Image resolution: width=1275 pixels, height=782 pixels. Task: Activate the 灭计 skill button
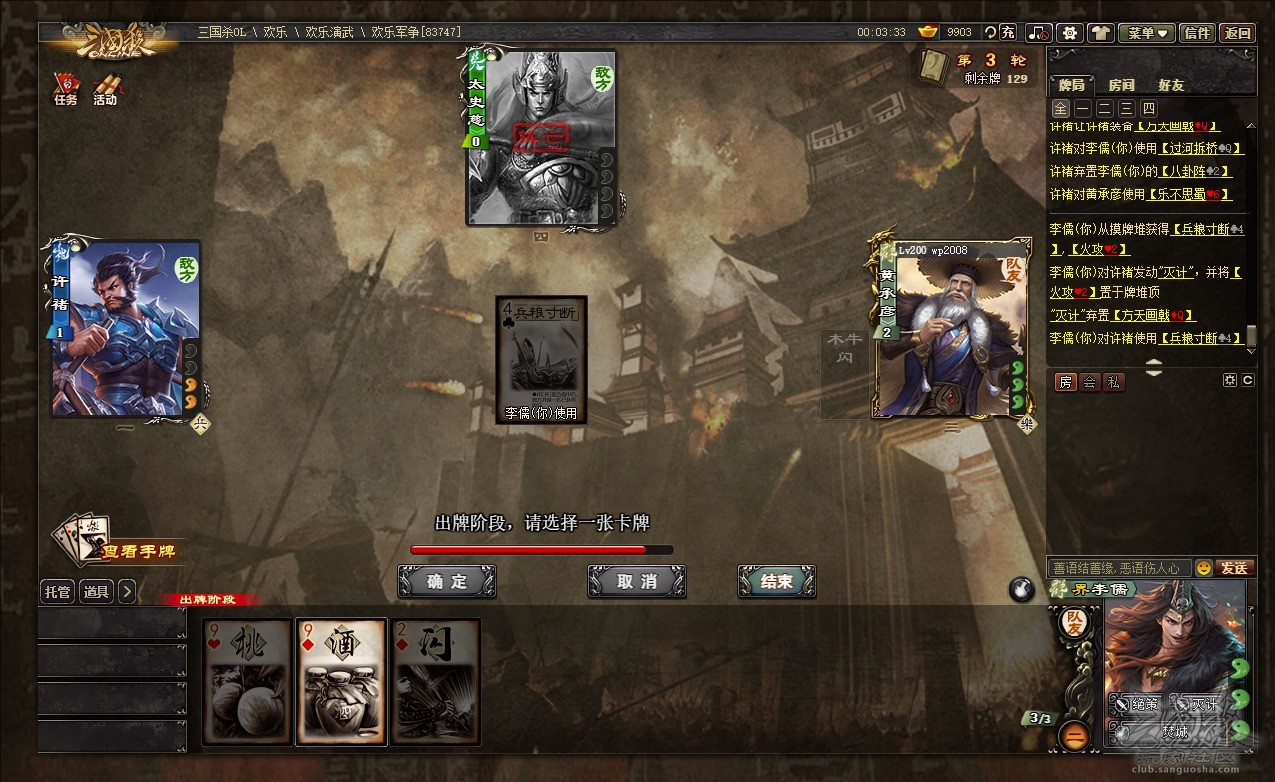point(1196,704)
